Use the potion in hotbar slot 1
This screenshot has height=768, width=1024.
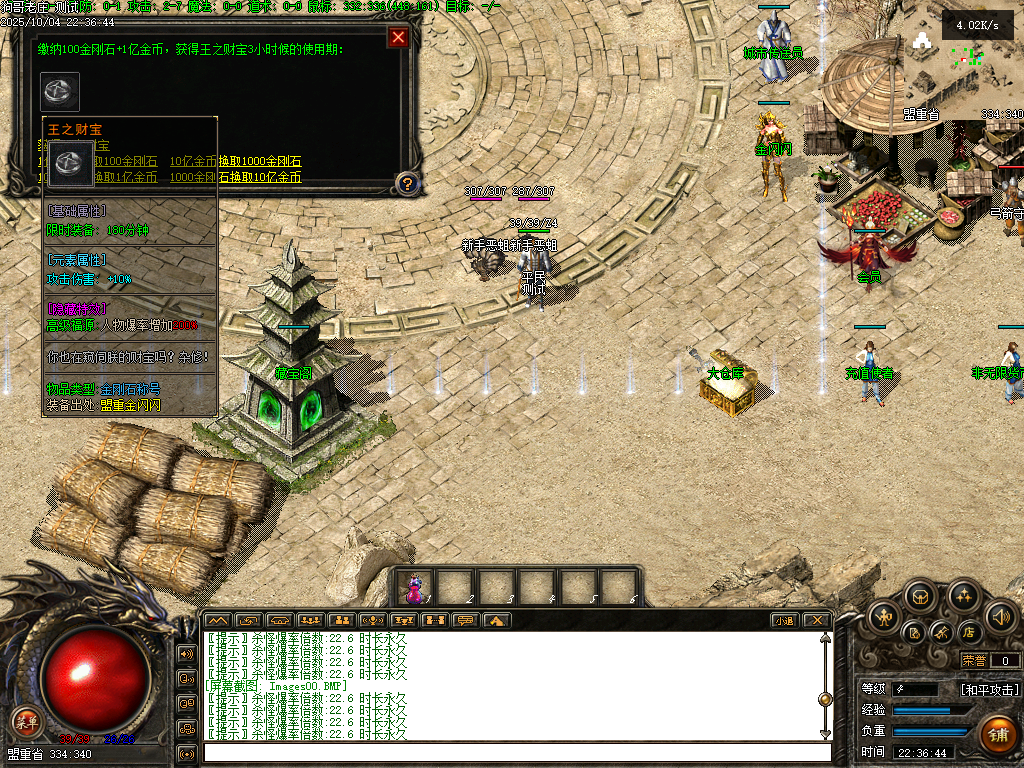(414, 587)
